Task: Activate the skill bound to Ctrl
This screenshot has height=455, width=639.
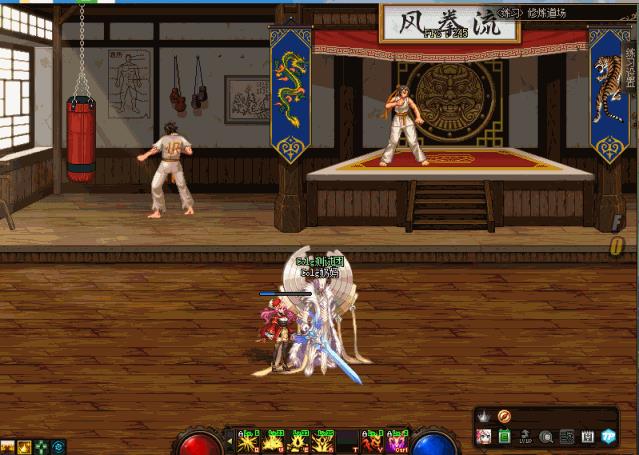Action: (x=398, y=440)
